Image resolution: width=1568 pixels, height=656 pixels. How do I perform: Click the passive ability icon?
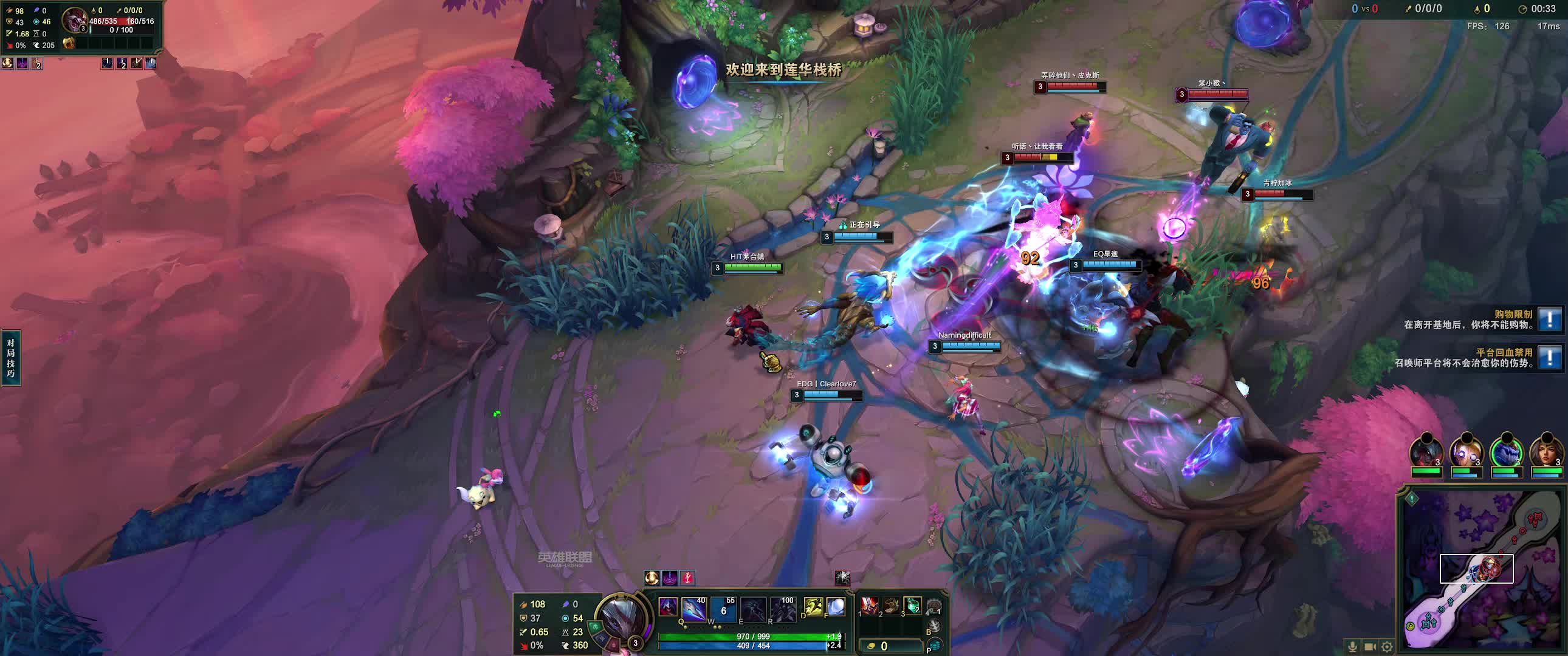tap(668, 607)
